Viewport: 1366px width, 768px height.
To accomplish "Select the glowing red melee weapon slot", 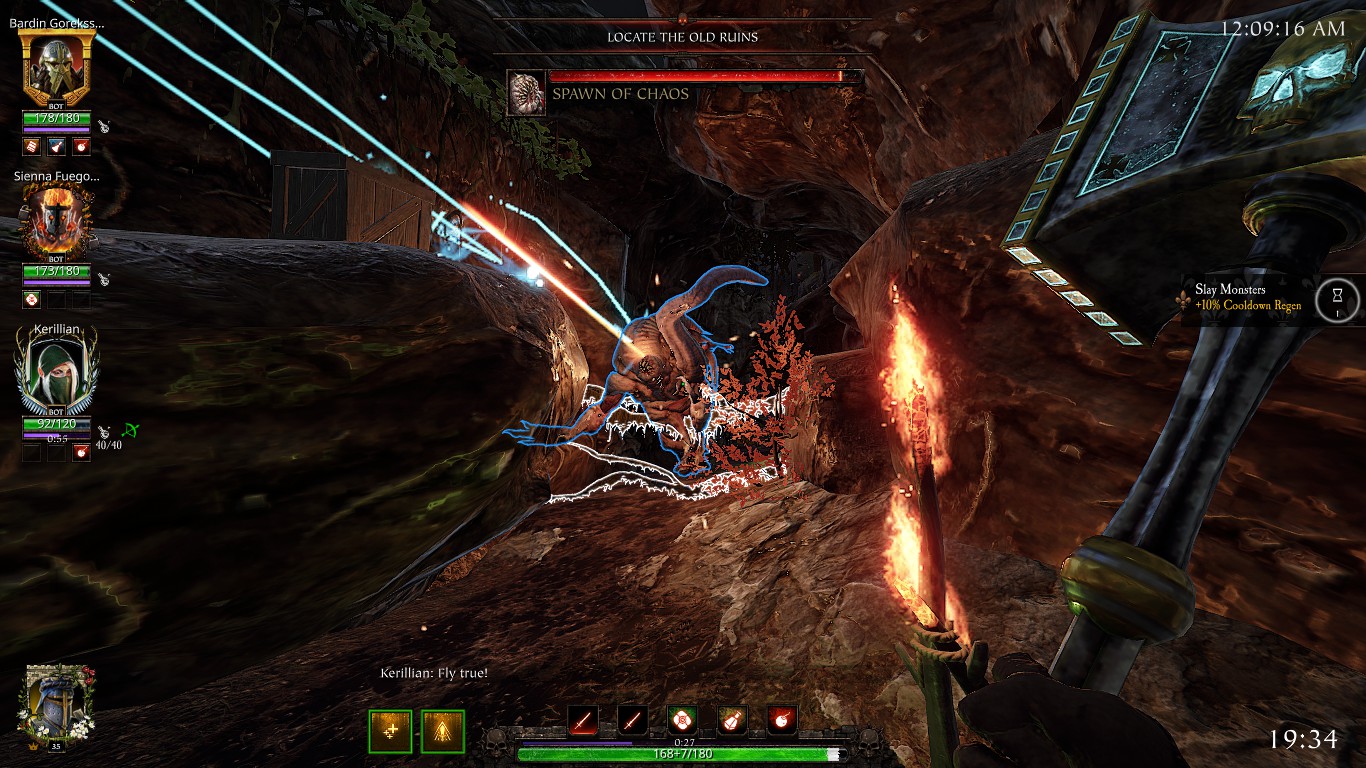I will [x=583, y=719].
